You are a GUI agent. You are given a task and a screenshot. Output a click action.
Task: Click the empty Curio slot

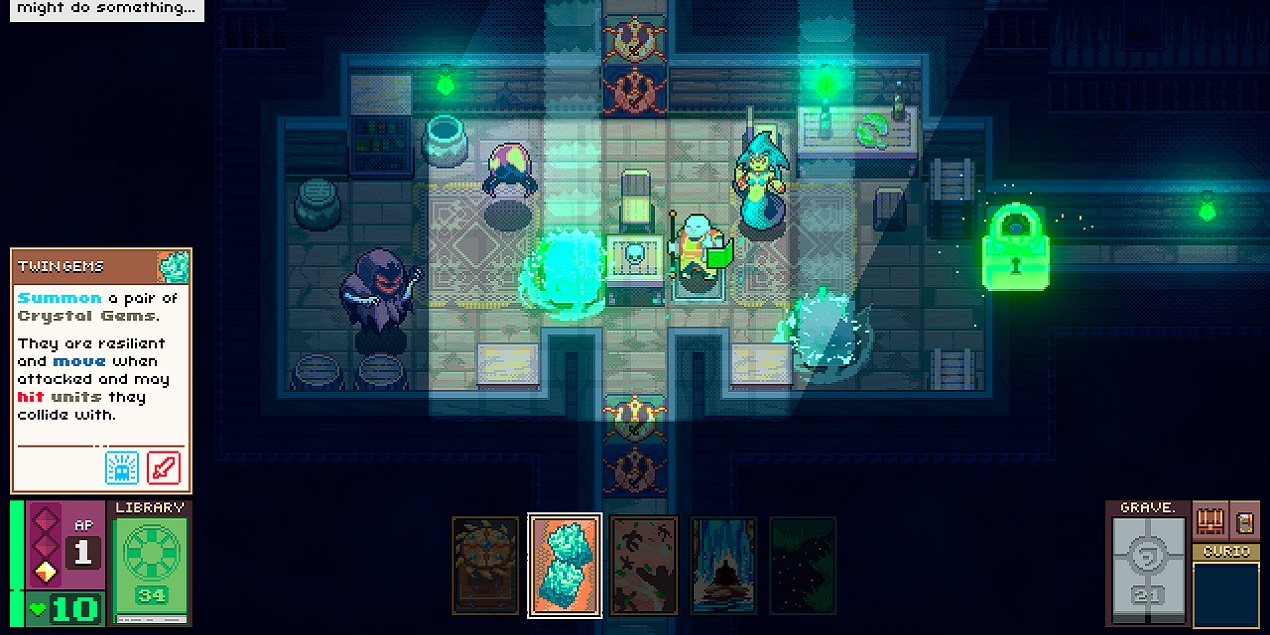point(1226,594)
